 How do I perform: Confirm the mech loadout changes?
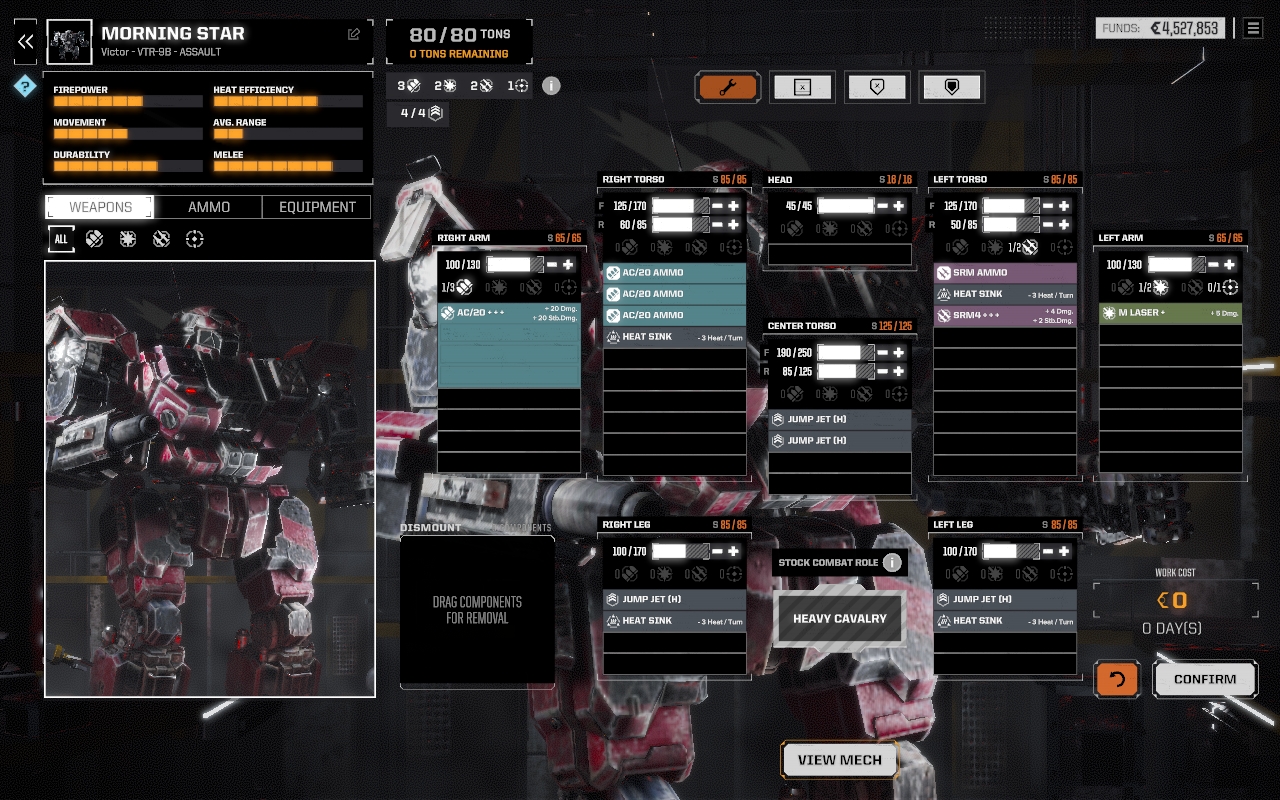pyautogui.click(x=1204, y=679)
